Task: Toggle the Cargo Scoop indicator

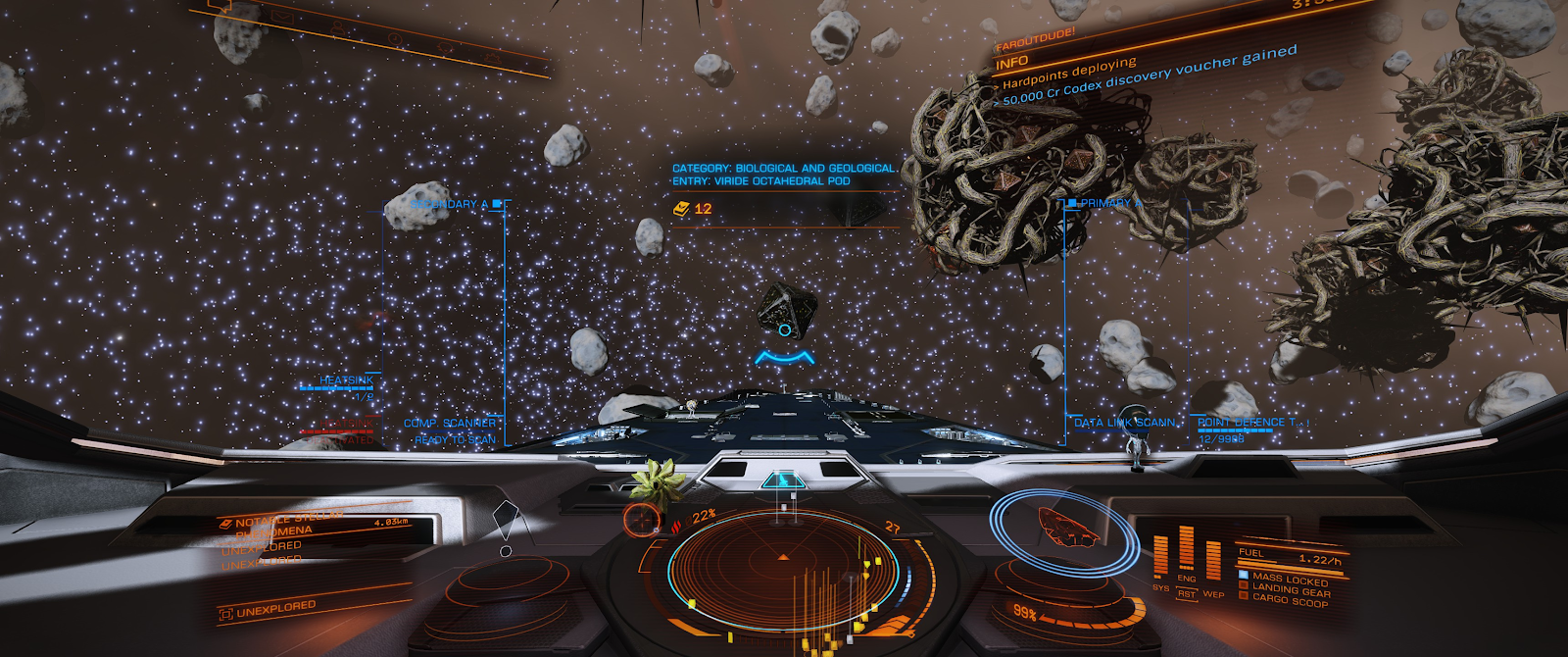Action: tap(1288, 600)
